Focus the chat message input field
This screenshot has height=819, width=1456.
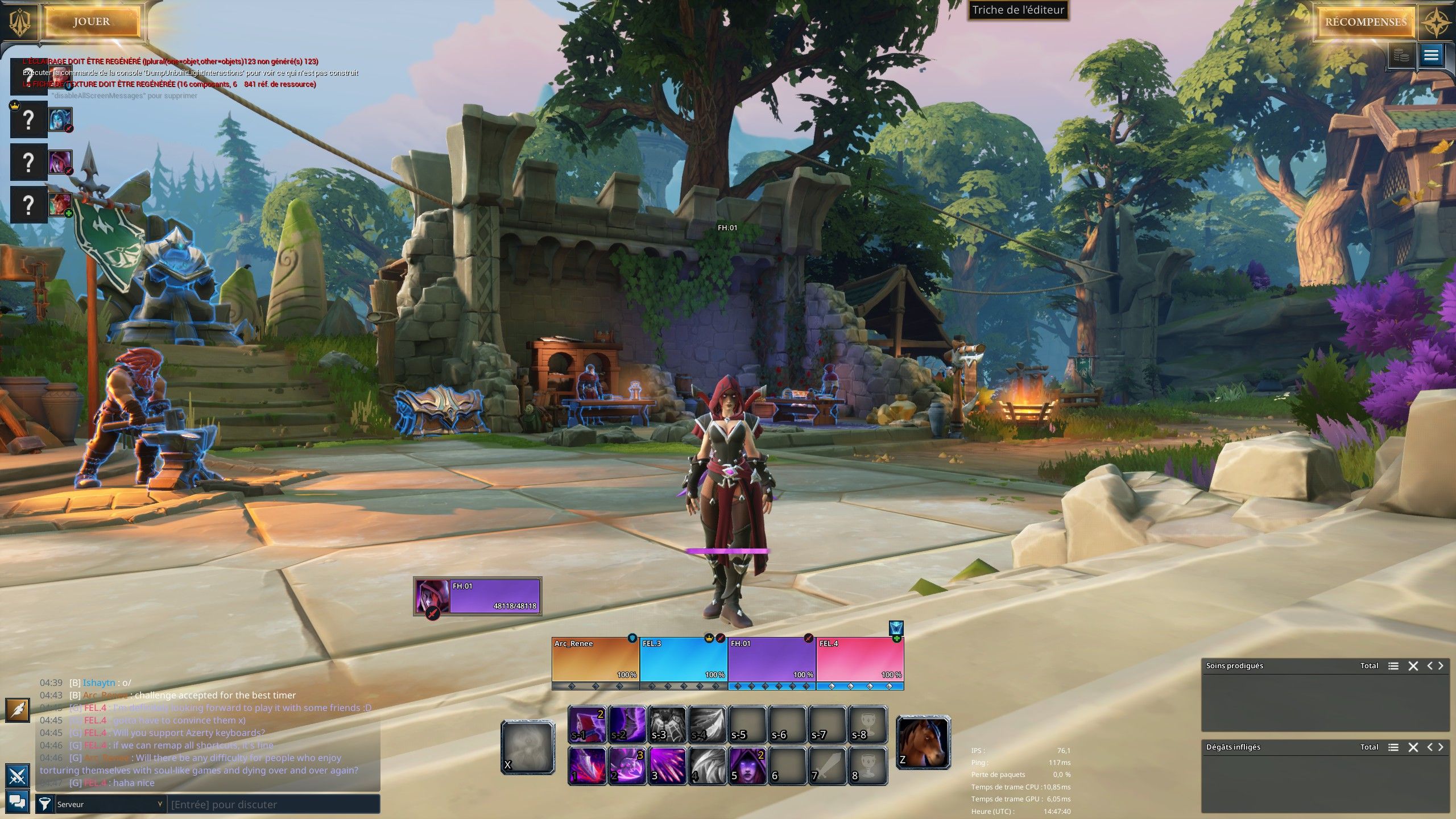click(273, 804)
